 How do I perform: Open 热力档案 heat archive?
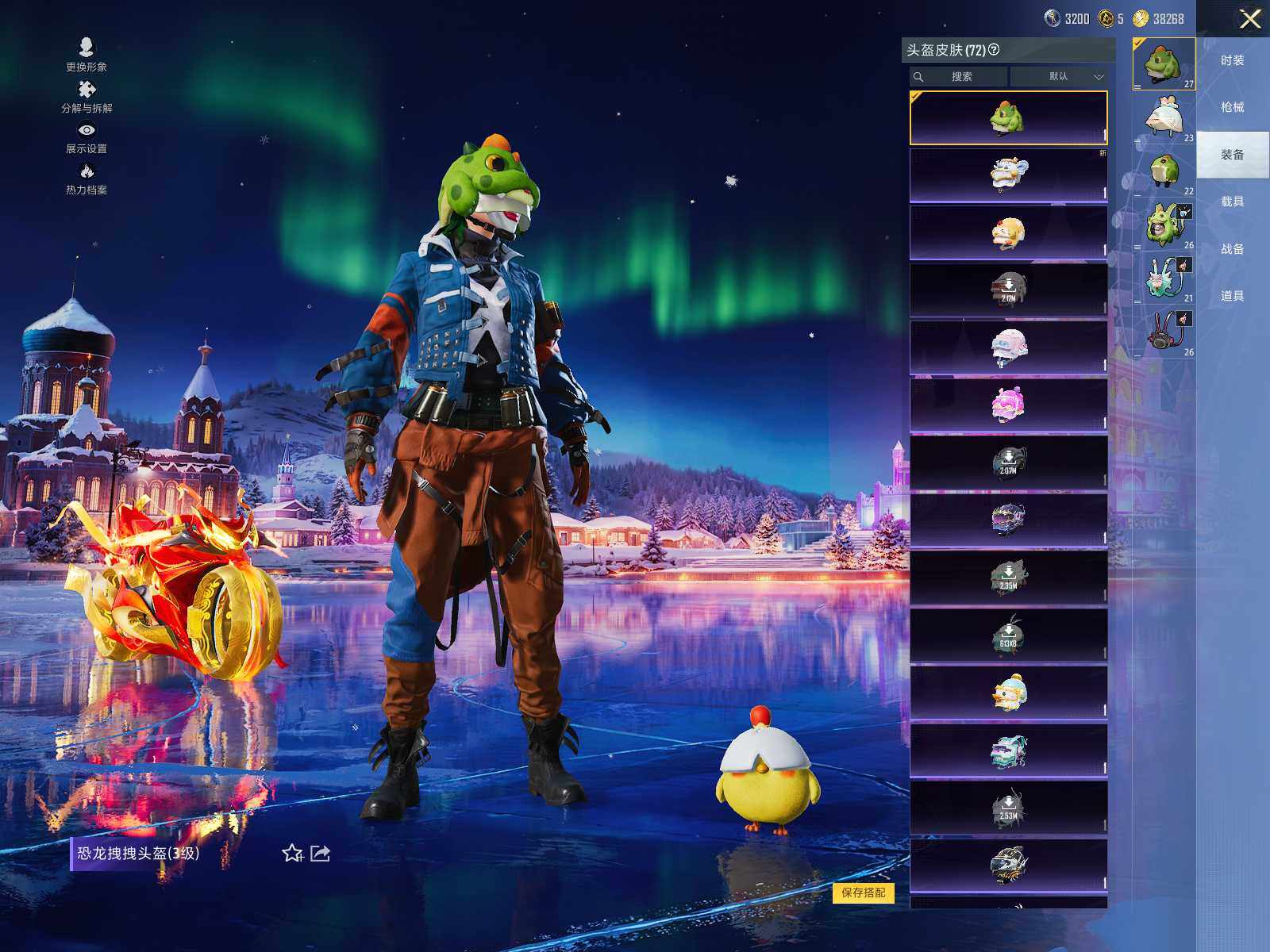87,178
